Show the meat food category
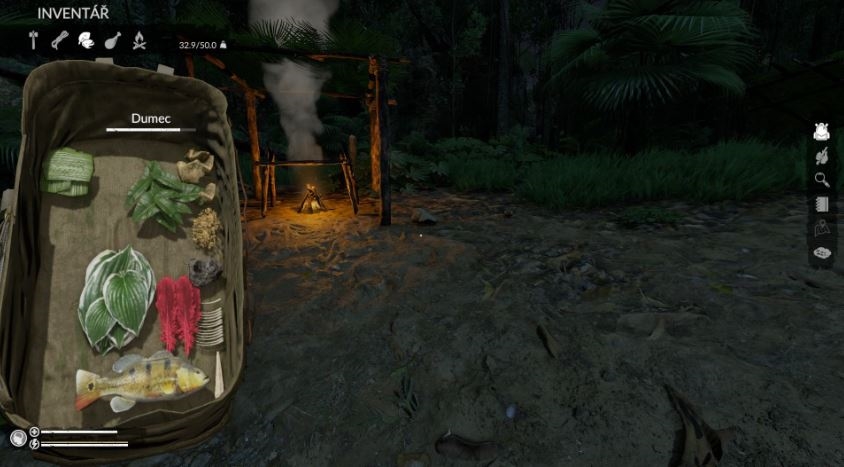844x467 pixels. [x=113, y=41]
